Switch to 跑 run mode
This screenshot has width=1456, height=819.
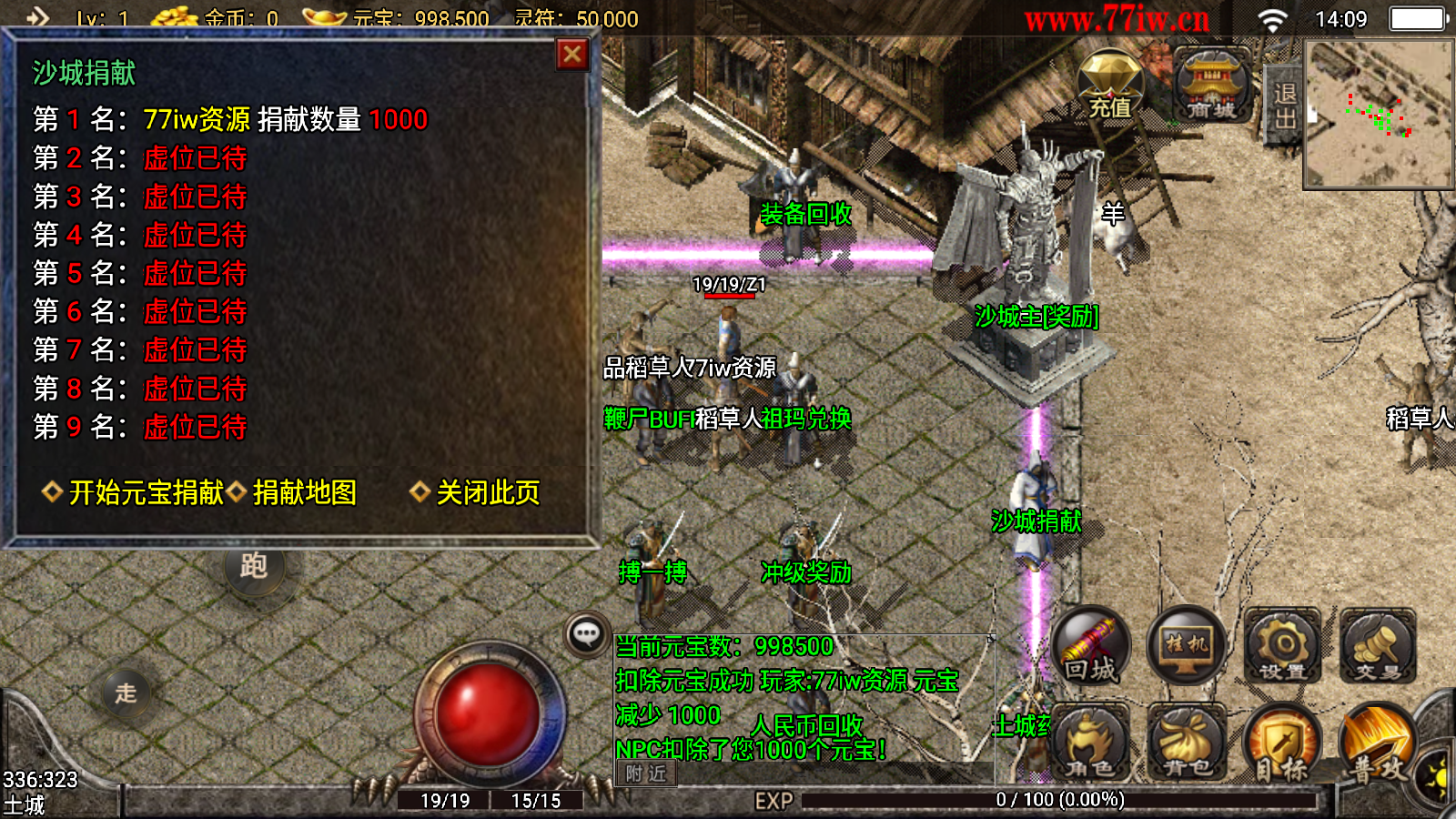(x=254, y=566)
